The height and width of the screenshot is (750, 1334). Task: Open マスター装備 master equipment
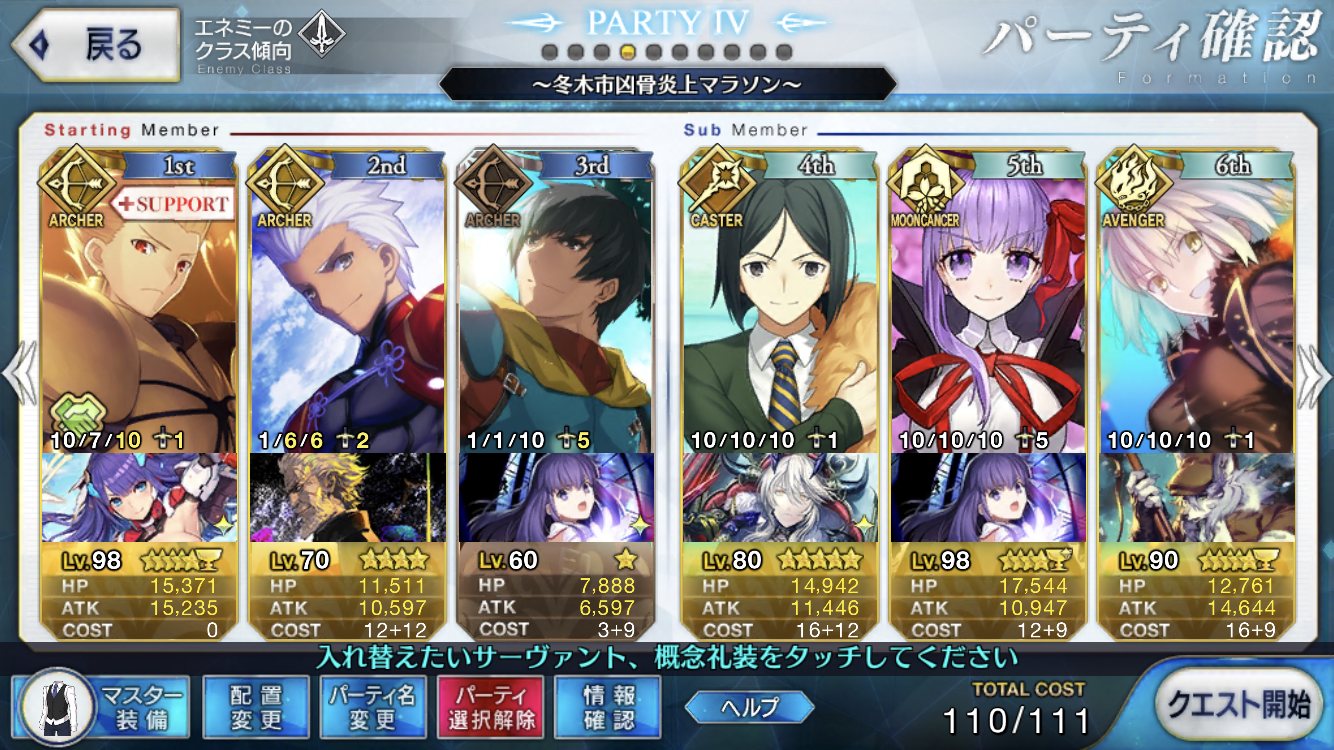(x=102, y=705)
